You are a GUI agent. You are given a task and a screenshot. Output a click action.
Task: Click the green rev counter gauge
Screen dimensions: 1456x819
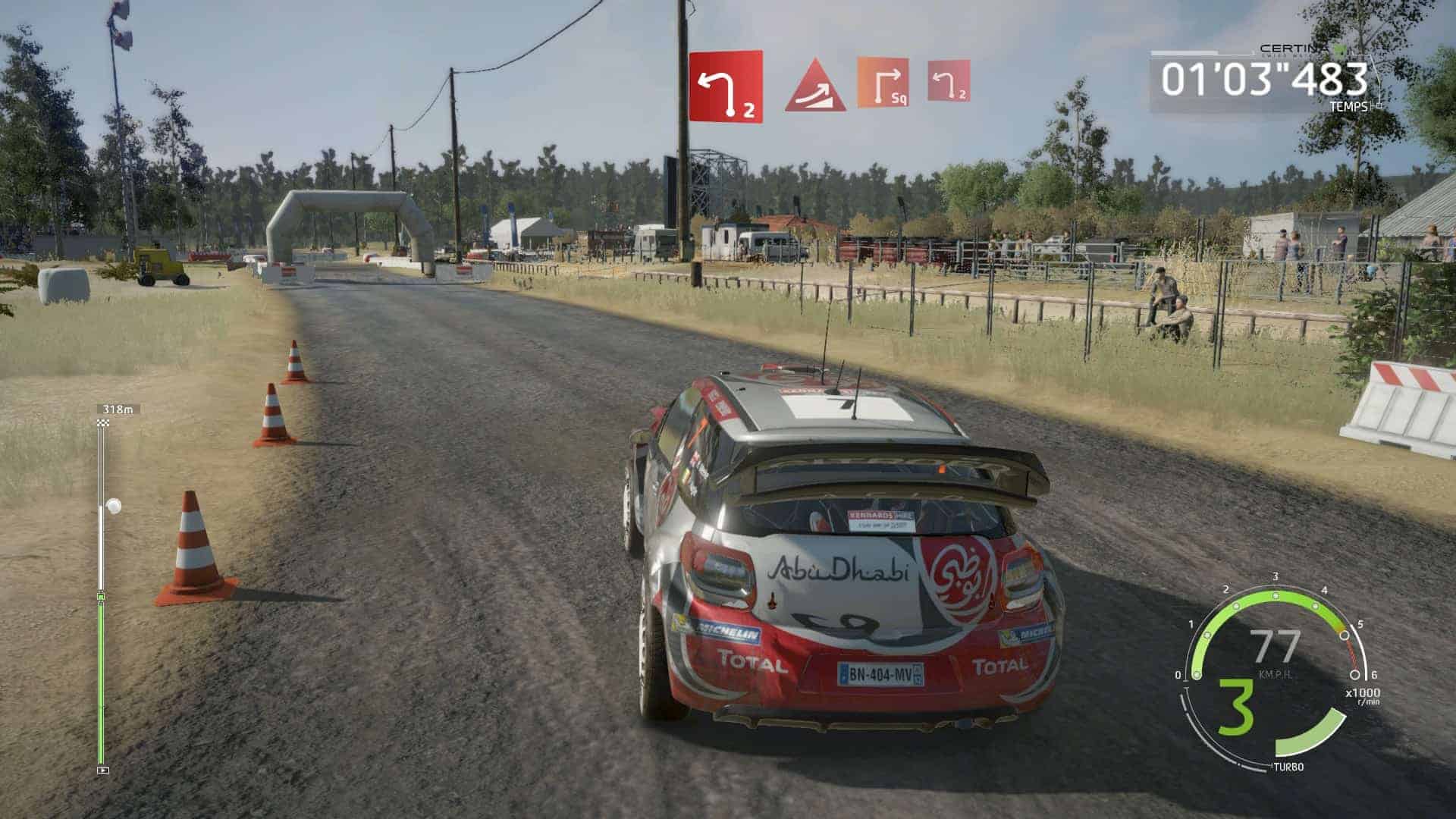(x=1276, y=613)
